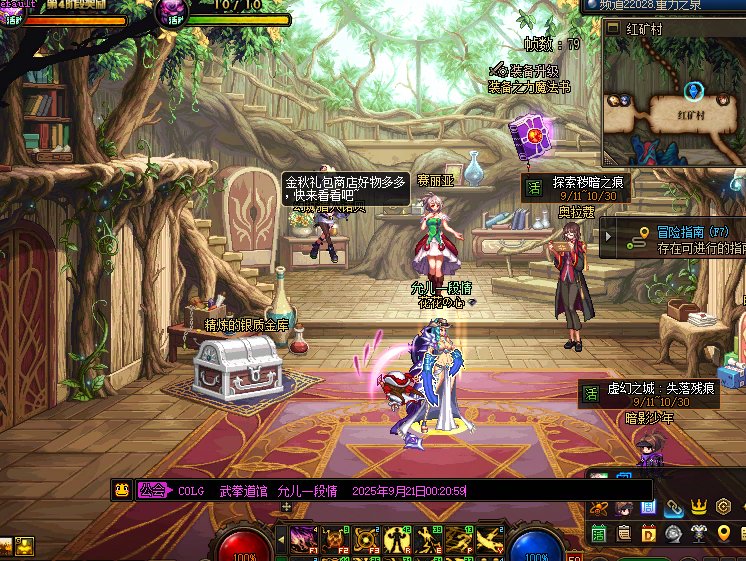Activate the F1 purple slash skill

click(304, 538)
